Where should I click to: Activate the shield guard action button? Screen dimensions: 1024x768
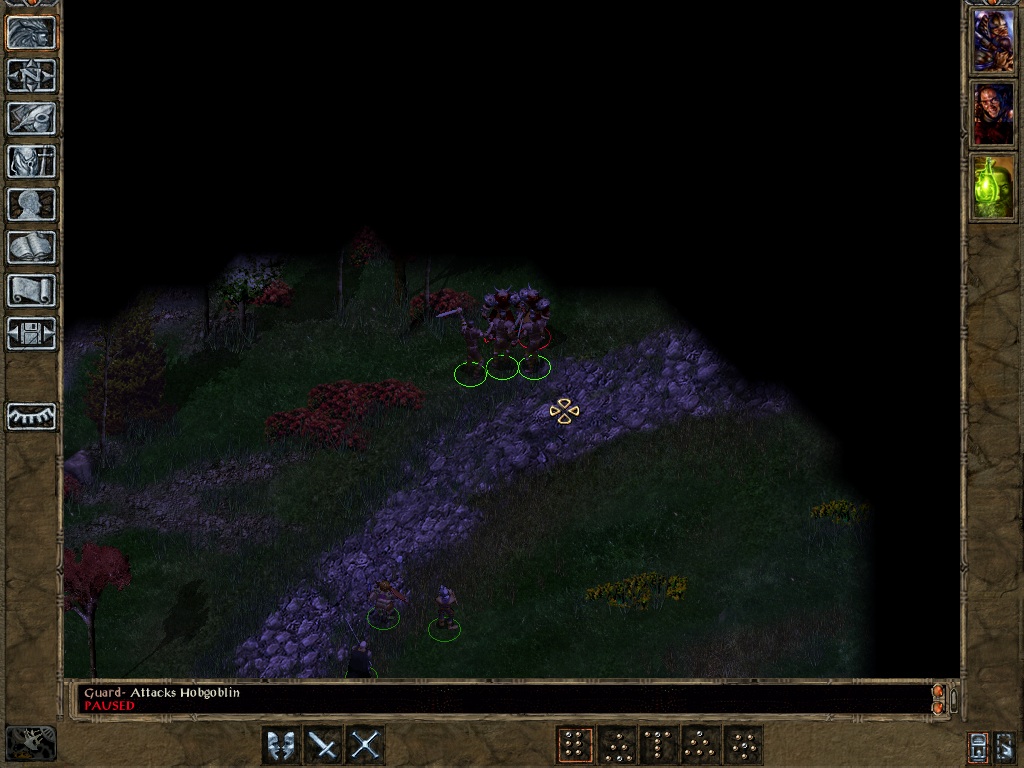click(280, 745)
